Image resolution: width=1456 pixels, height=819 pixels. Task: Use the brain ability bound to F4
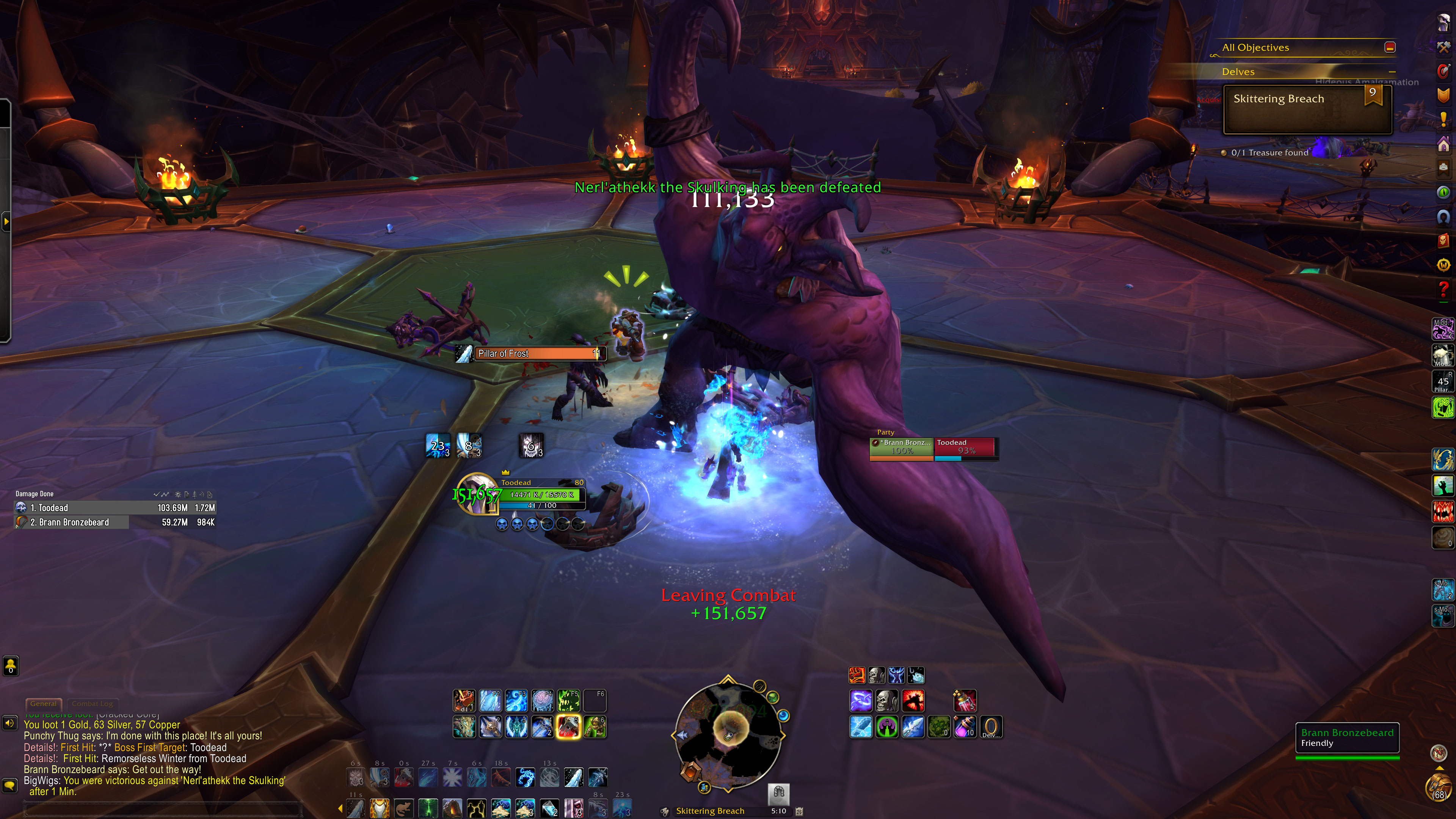pos(542,701)
